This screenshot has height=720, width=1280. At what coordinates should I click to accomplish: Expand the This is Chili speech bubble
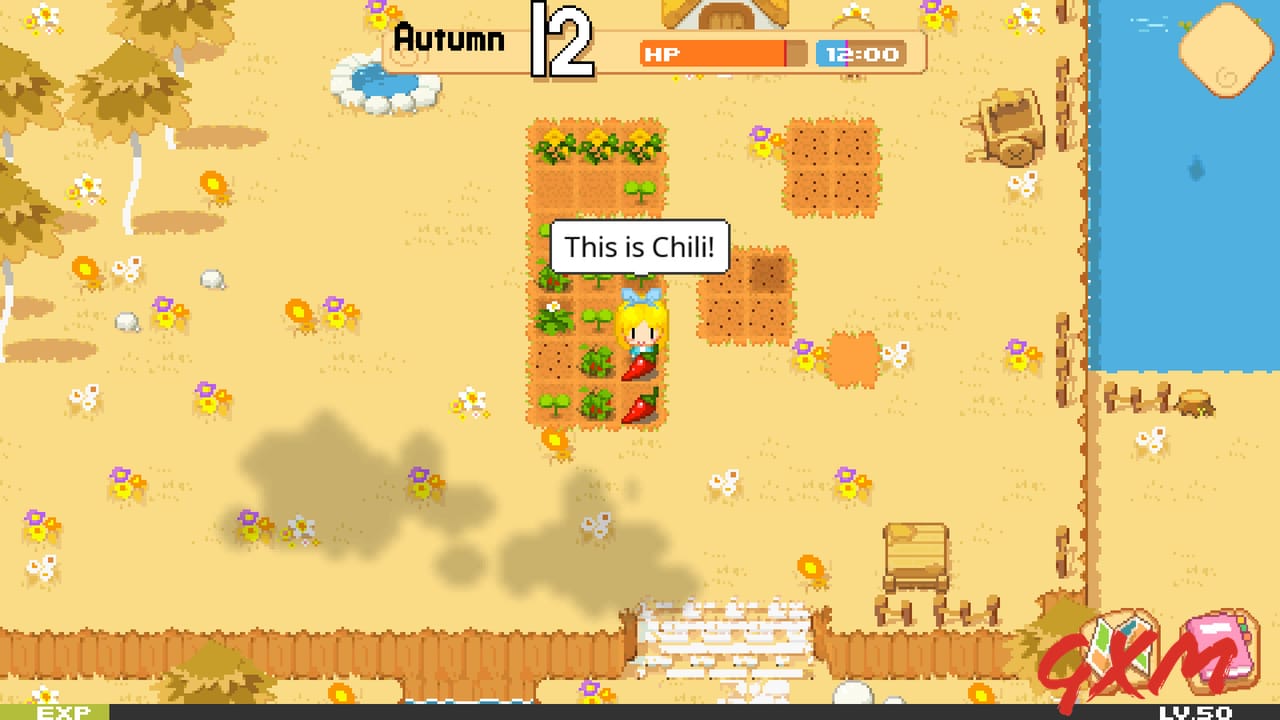pos(639,247)
